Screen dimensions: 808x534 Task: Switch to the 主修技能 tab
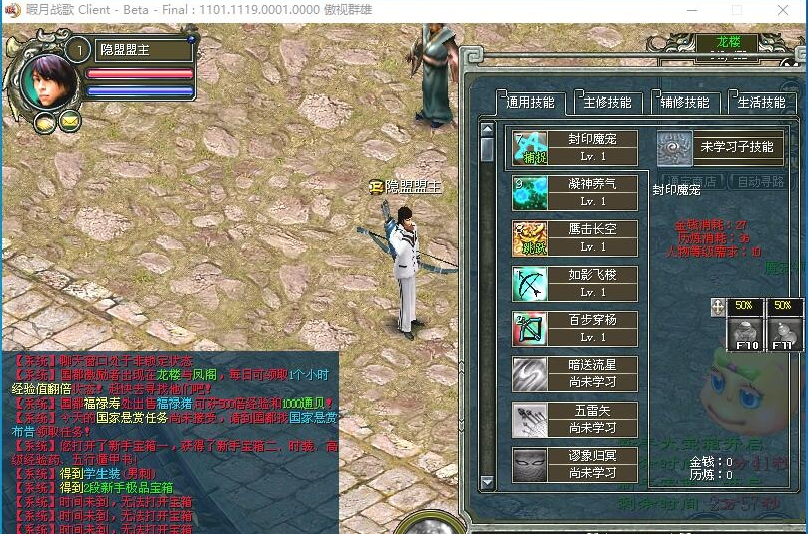point(607,102)
